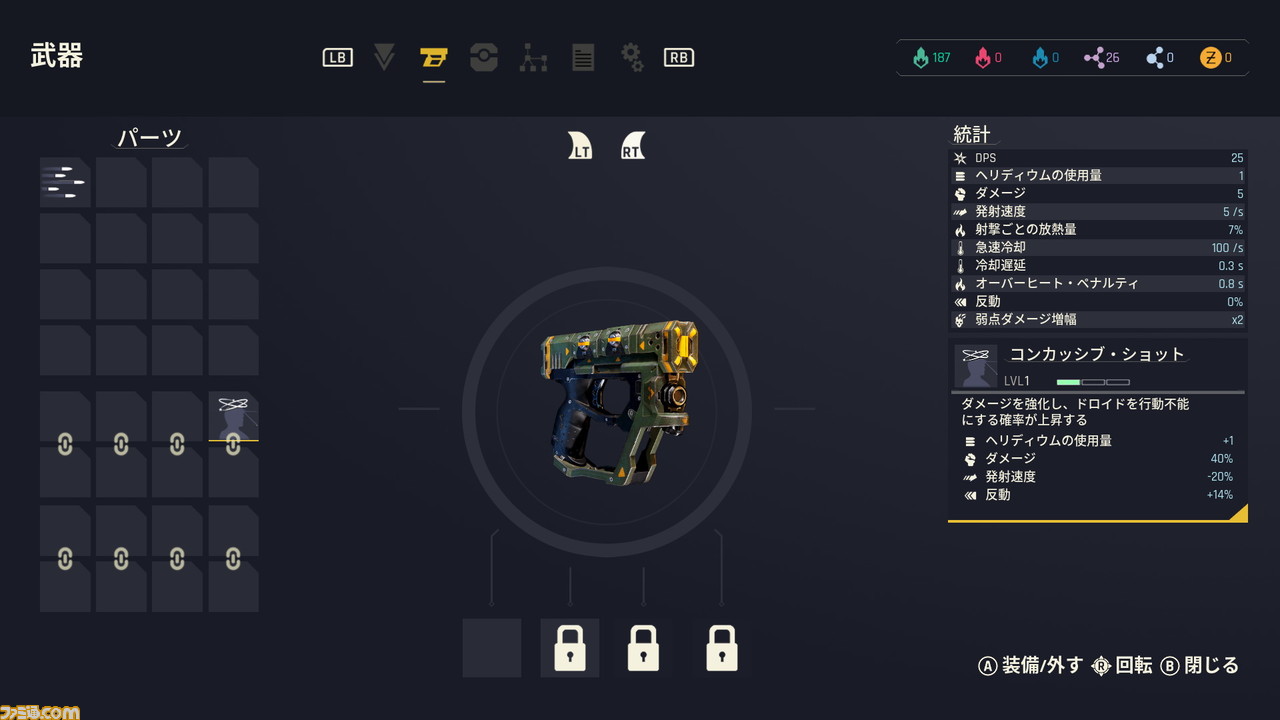1280x720 pixels.
Task: Select the bullet-spread part in the parts grid
Action: (65, 182)
